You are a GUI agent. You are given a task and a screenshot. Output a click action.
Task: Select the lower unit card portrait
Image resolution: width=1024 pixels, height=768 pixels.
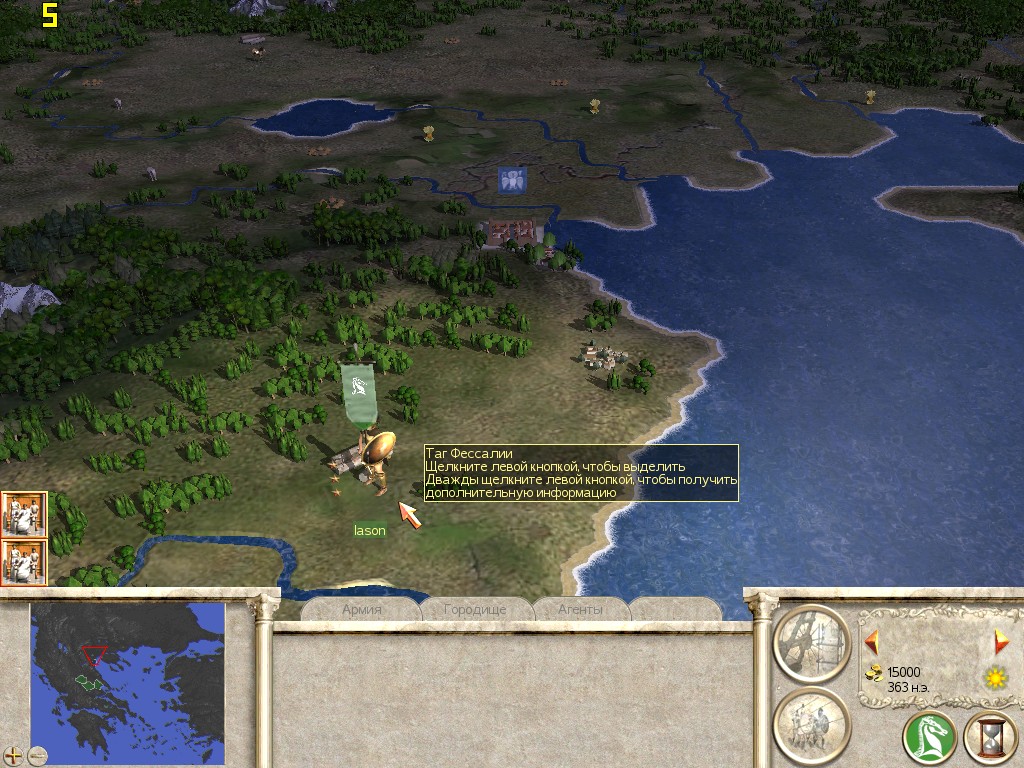(x=23, y=562)
